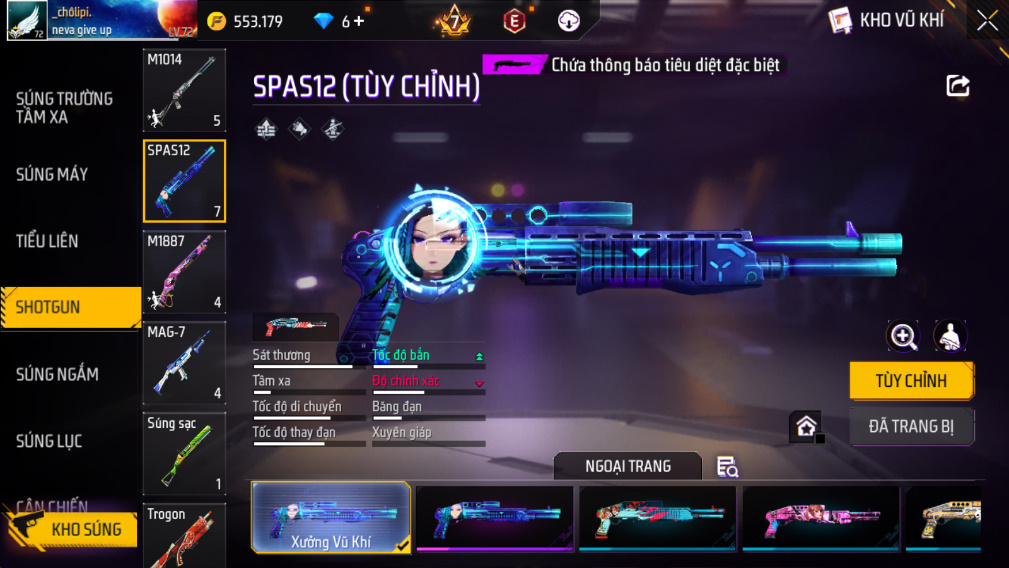Close the weapon armory screen
The width and height of the screenshot is (1009, 568).
tap(987, 21)
